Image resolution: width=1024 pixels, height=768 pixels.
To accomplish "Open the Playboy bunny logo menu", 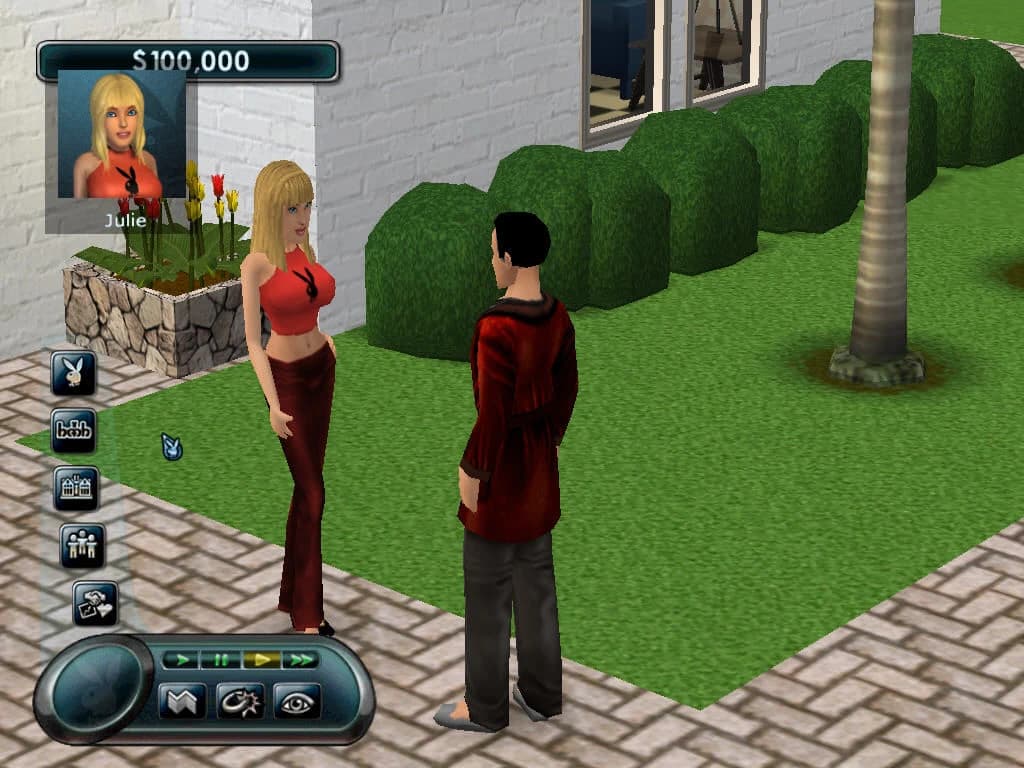I will coord(74,373).
